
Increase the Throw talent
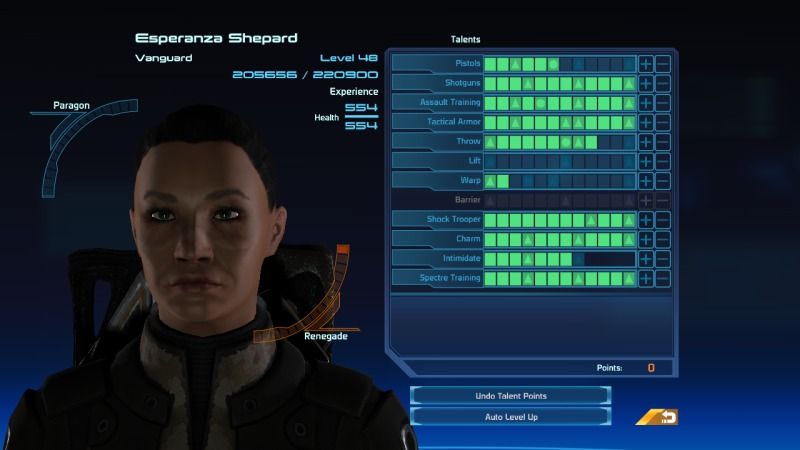[646, 142]
